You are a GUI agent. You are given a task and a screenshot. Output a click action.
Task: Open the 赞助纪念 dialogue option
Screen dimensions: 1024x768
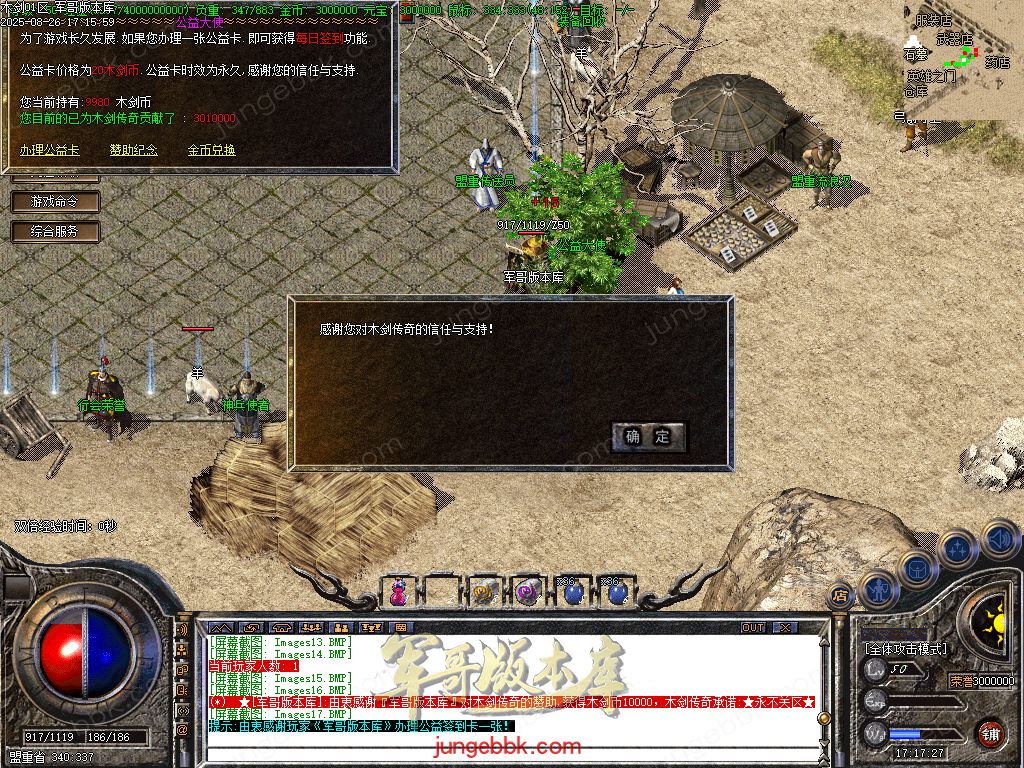point(134,150)
